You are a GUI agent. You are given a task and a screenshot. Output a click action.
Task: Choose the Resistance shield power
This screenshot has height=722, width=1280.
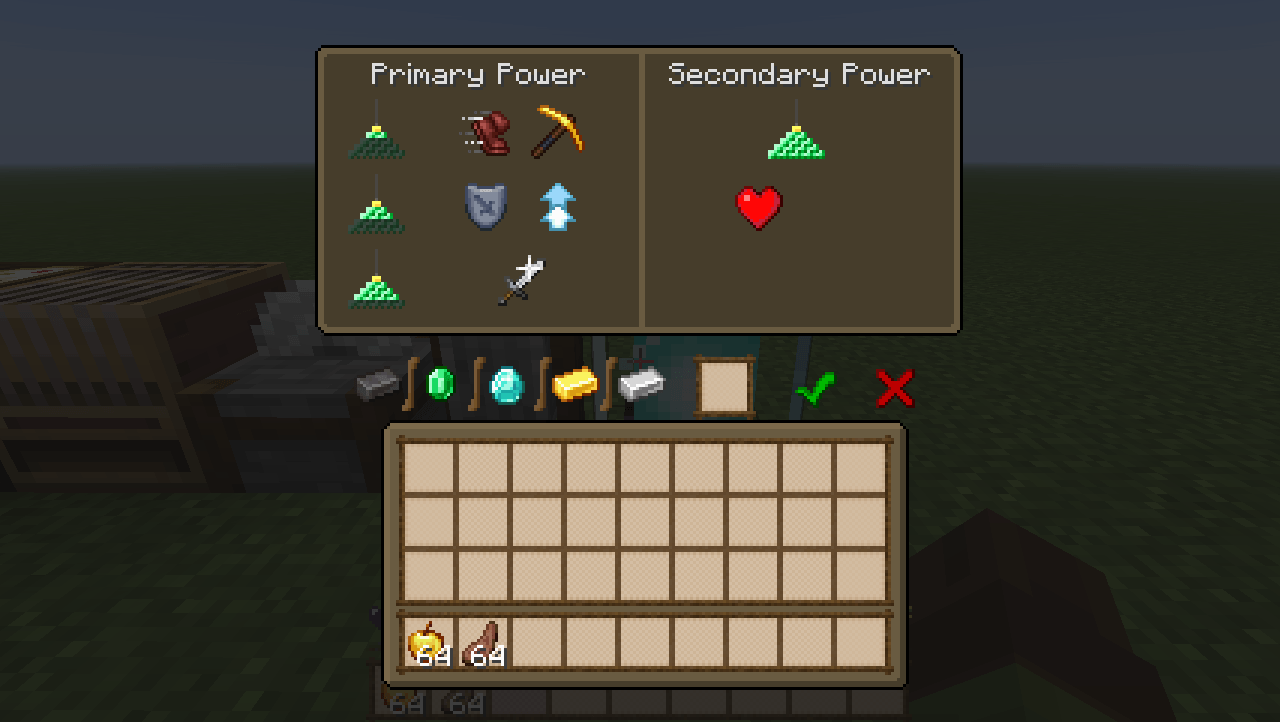[x=487, y=207]
